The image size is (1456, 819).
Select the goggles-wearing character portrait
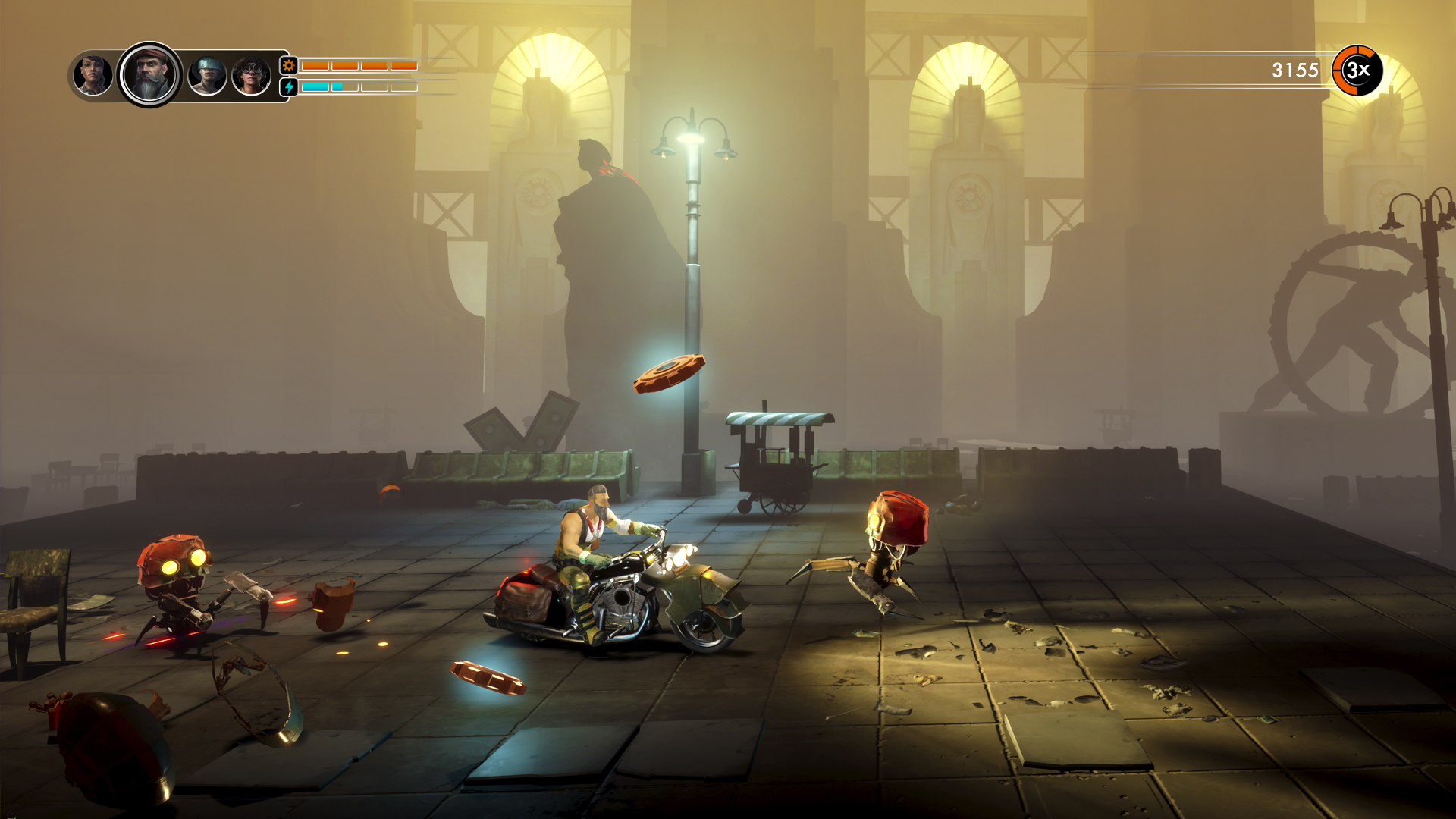(251, 74)
